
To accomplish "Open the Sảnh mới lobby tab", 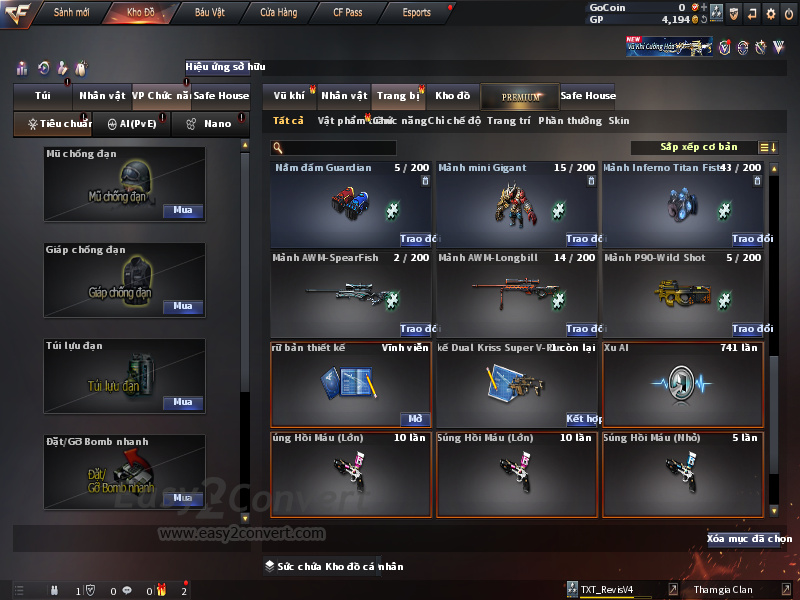I will point(72,13).
